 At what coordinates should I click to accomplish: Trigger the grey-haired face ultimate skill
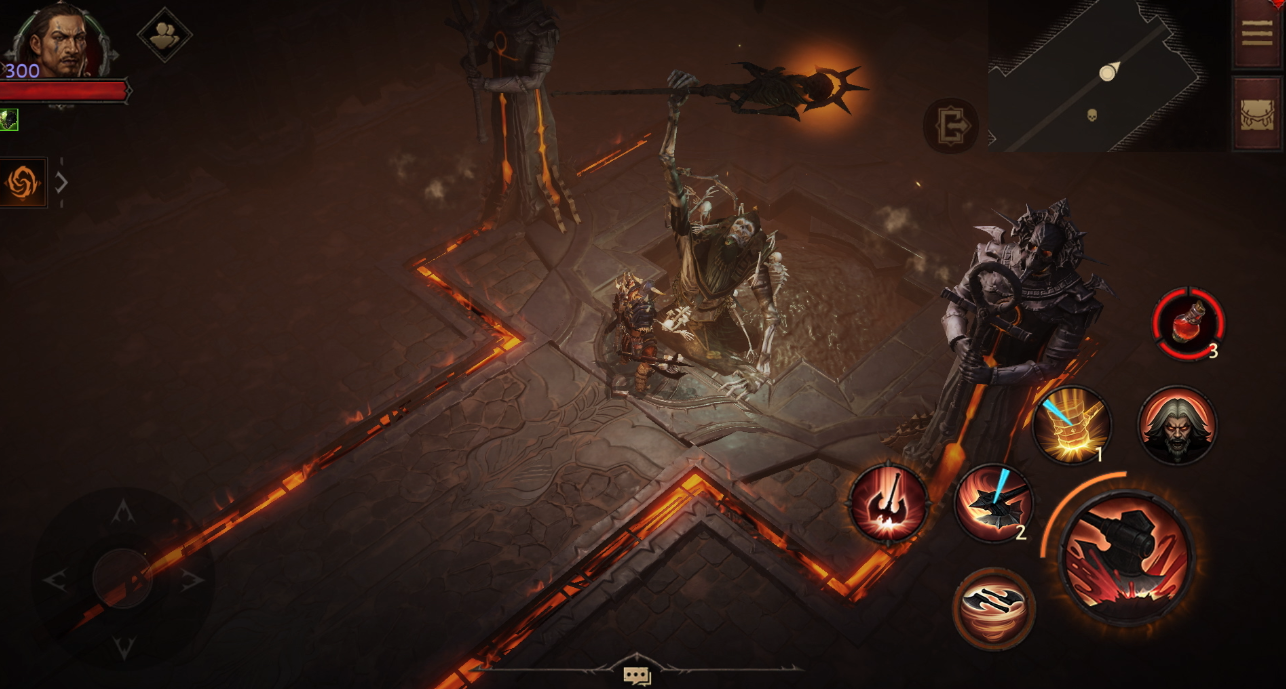pyautogui.click(x=1177, y=425)
